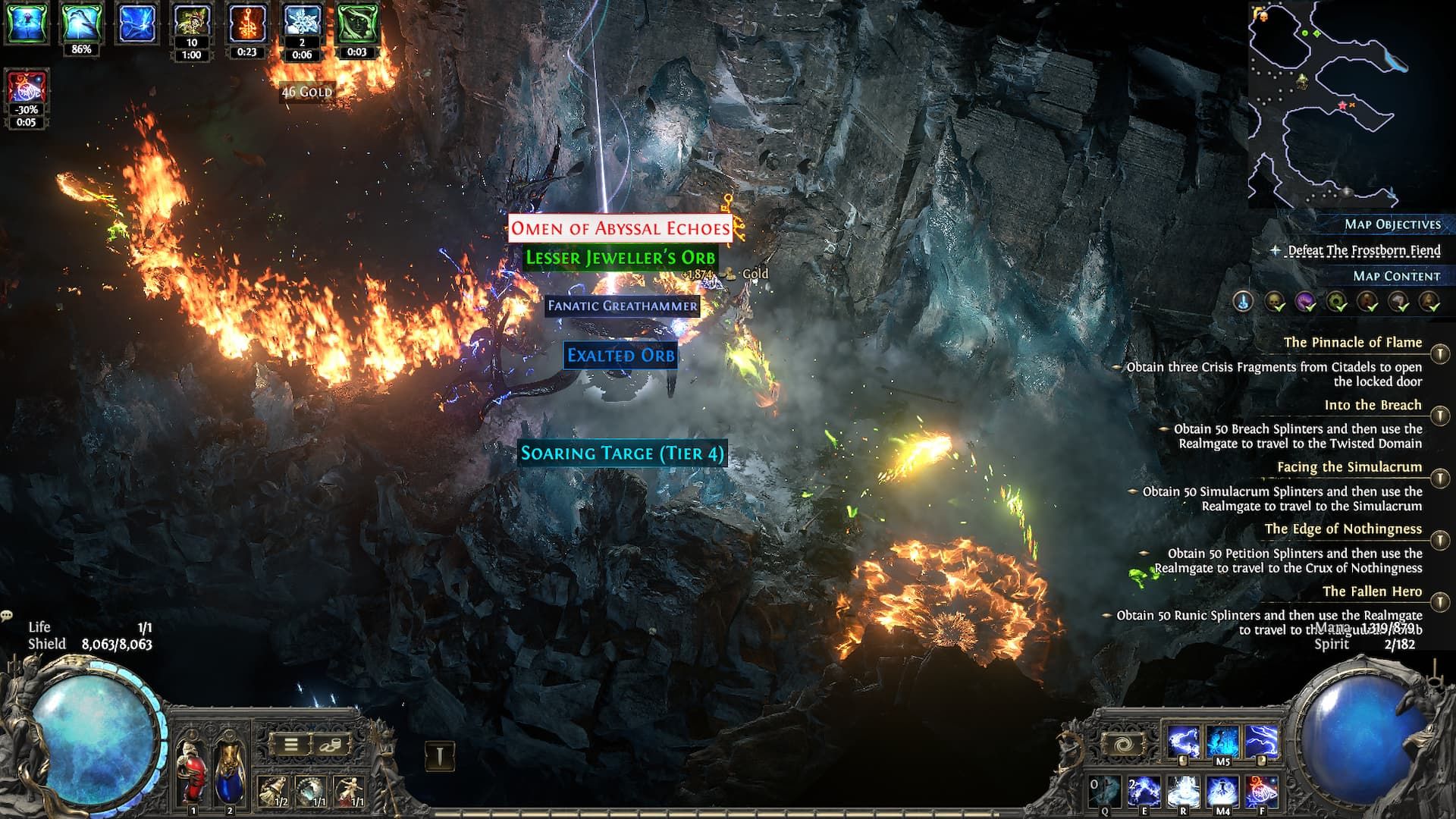Pick up the Exalted Orb label
This screenshot has height=819, width=1456.
pos(620,356)
